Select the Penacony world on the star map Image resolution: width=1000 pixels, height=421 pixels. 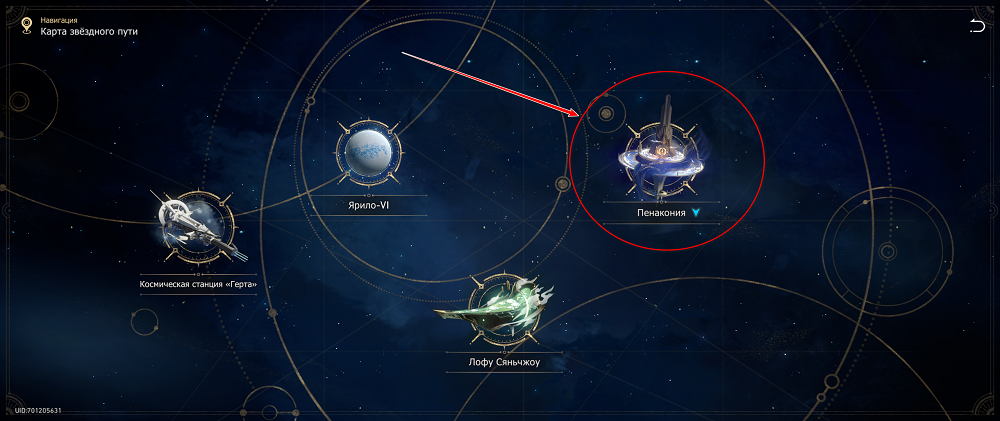[x=661, y=154]
